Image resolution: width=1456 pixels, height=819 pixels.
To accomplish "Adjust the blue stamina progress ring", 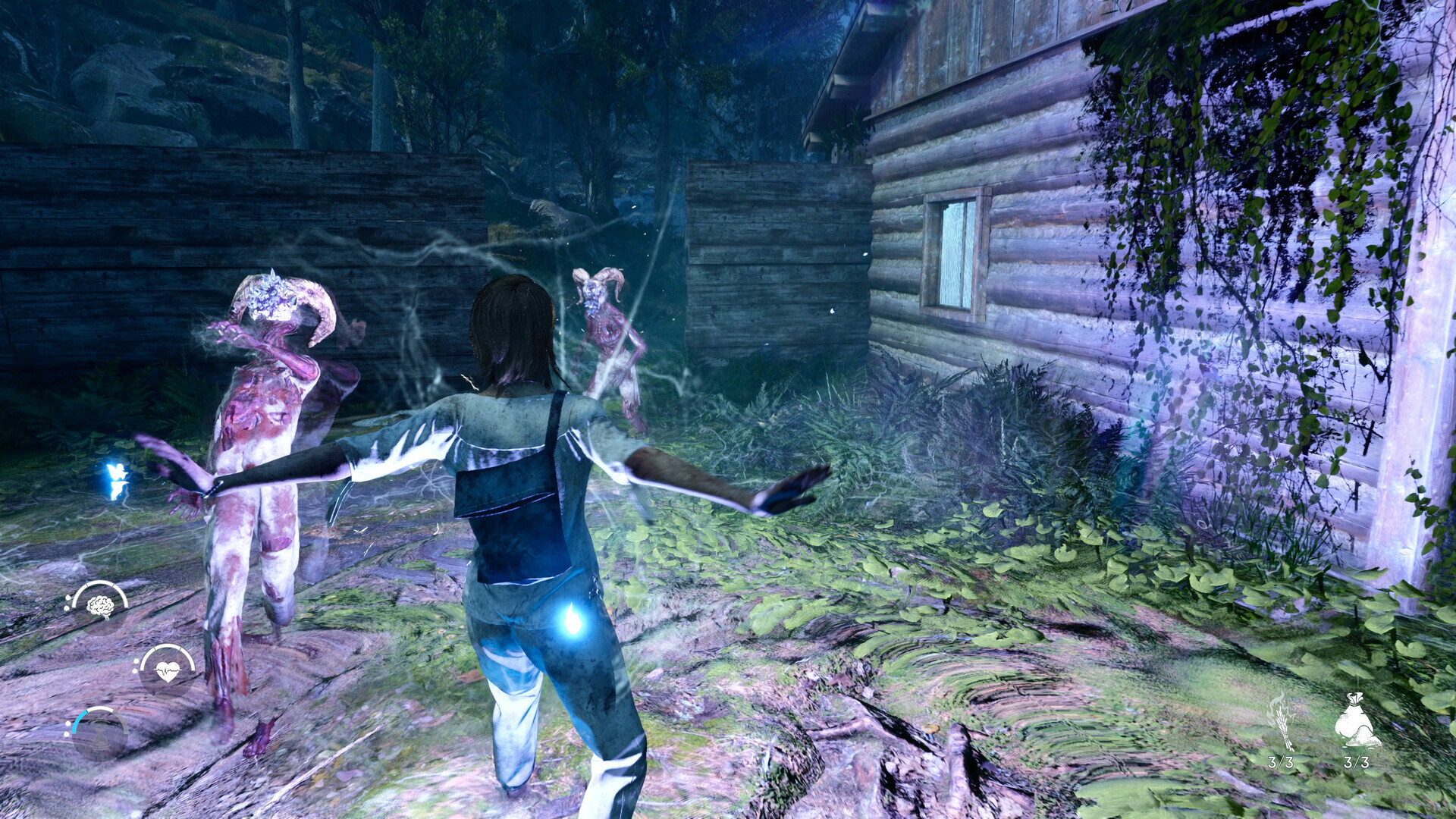I will [x=79, y=720].
